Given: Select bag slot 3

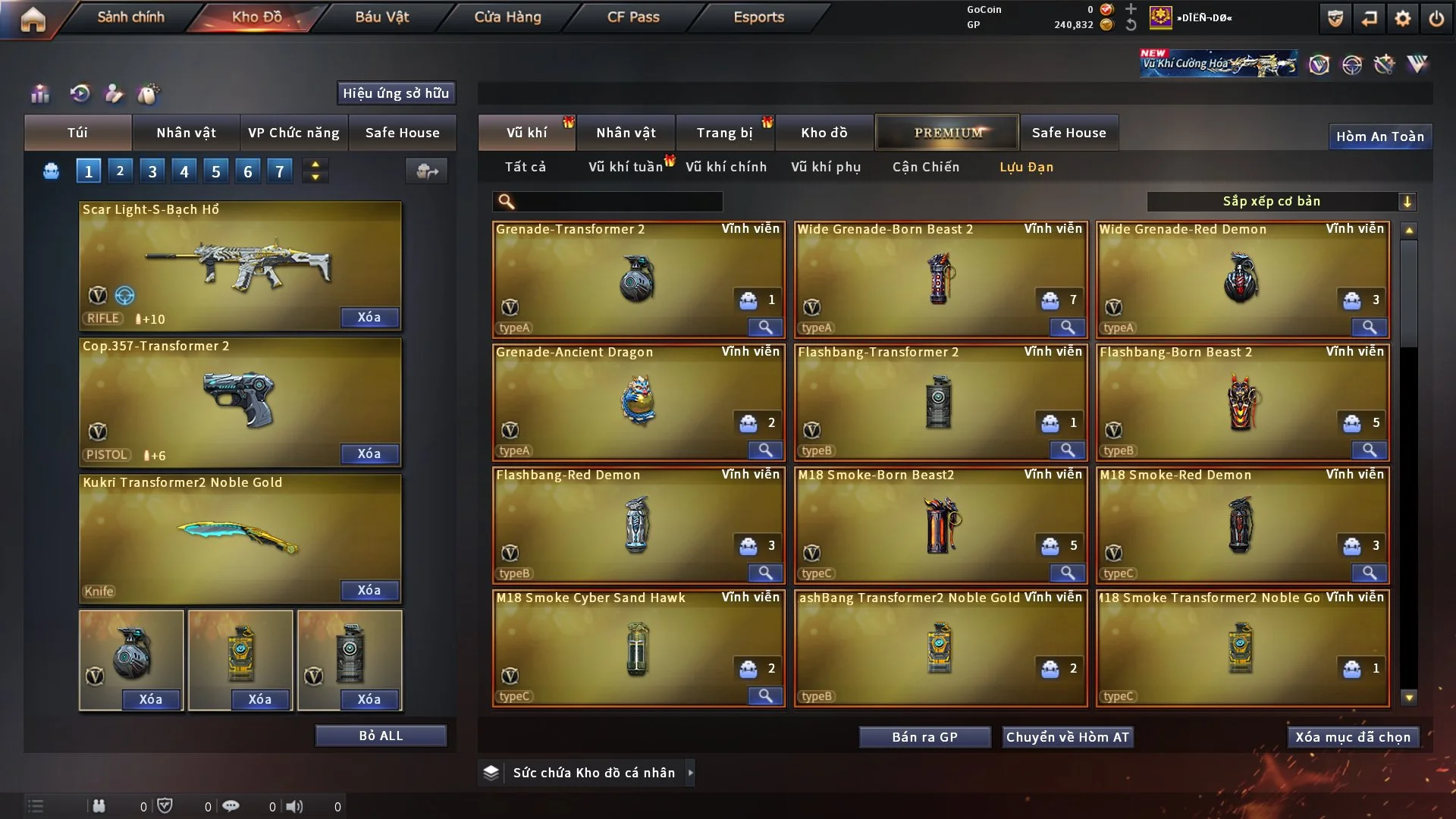Looking at the screenshot, I should click(152, 171).
